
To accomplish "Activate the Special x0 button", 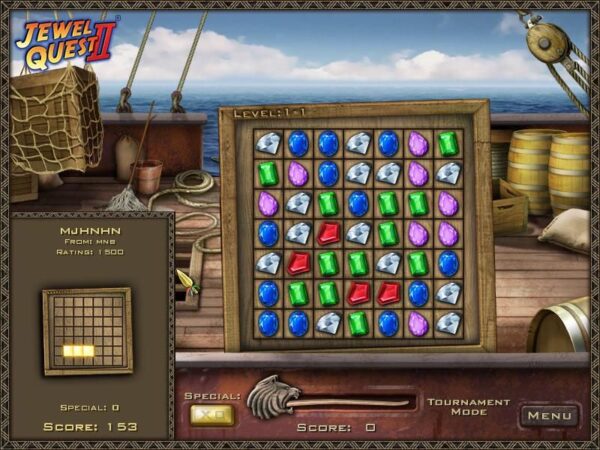I will click(x=212, y=414).
